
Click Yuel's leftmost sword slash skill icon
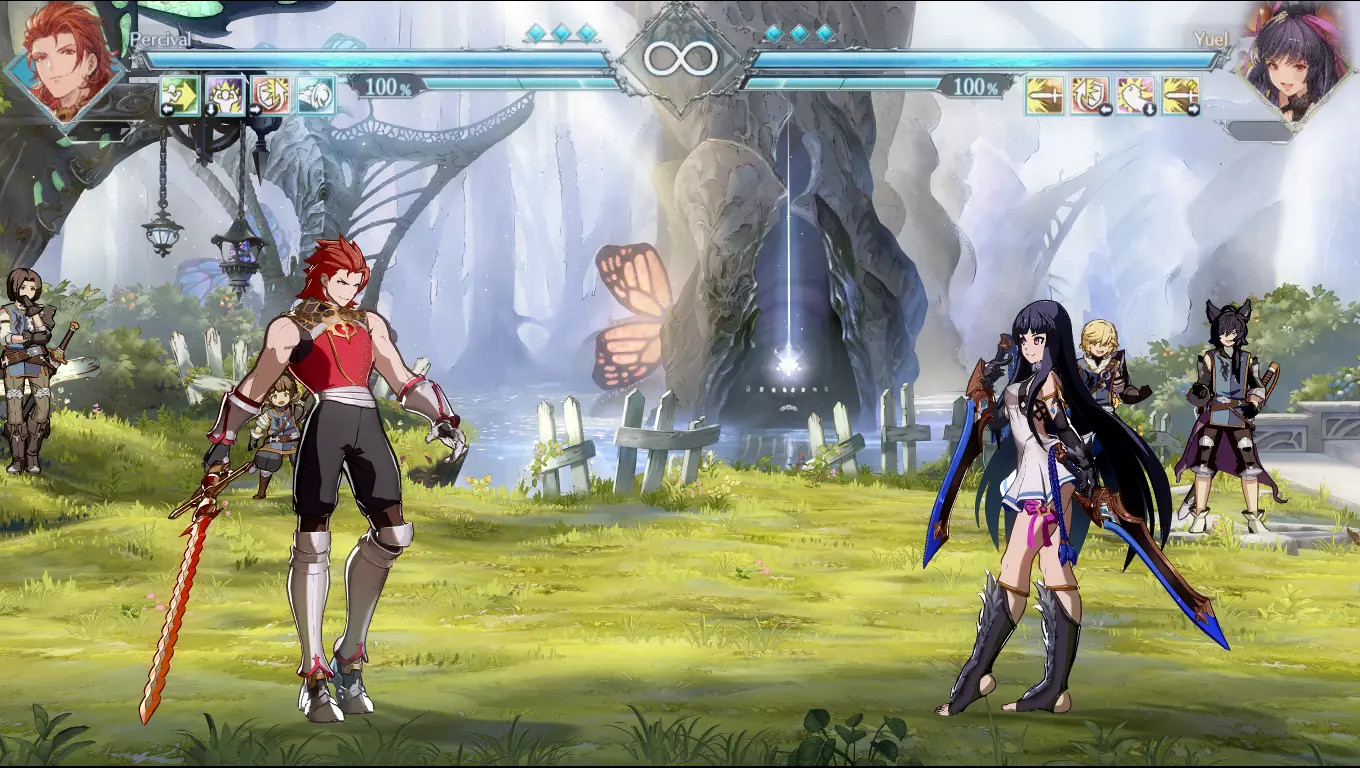(x=1045, y=95)
